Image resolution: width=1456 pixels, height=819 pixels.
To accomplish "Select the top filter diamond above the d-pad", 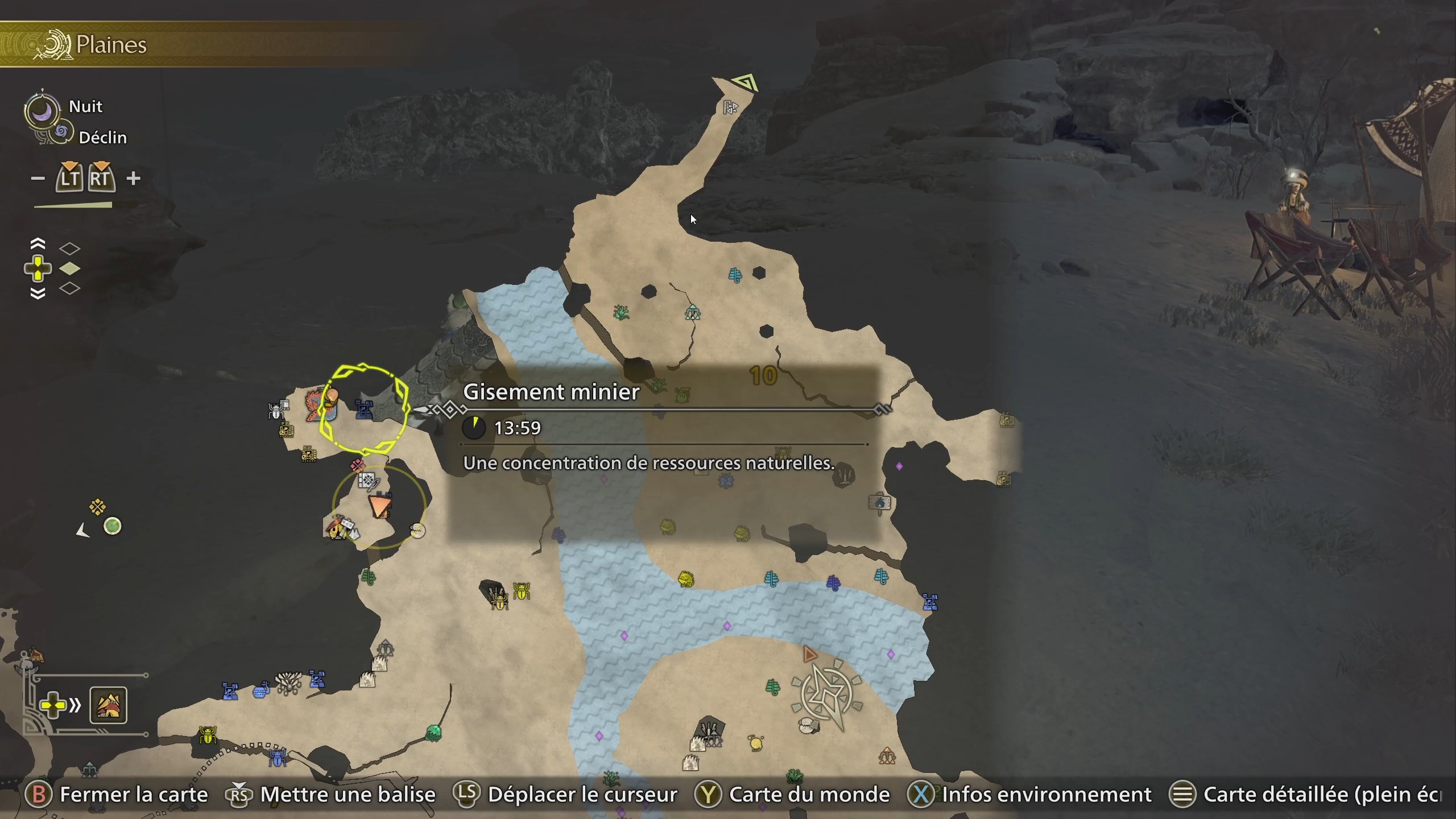I will tap(70, 248).
